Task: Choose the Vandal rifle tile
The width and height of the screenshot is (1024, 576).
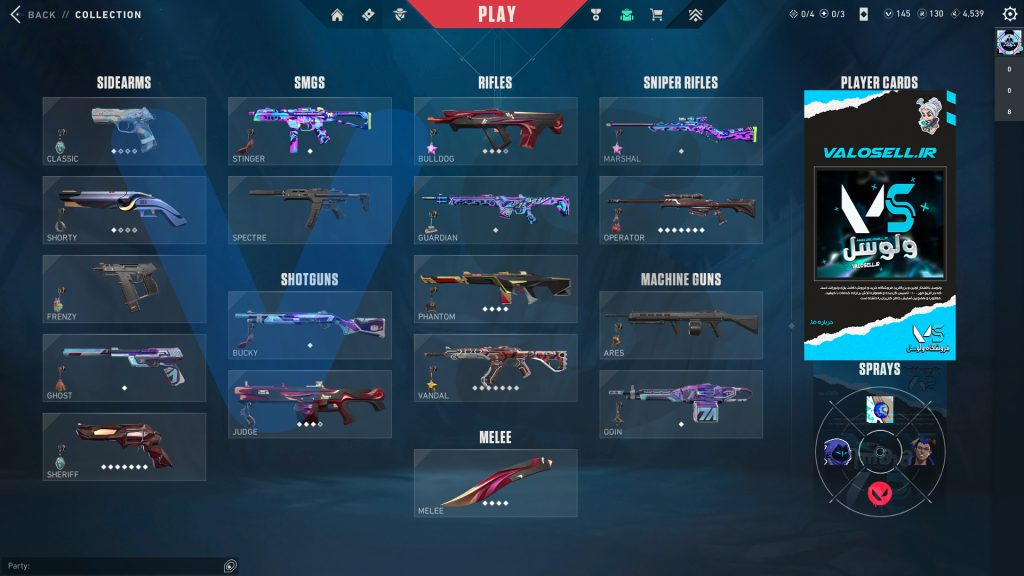Action: 496,368
